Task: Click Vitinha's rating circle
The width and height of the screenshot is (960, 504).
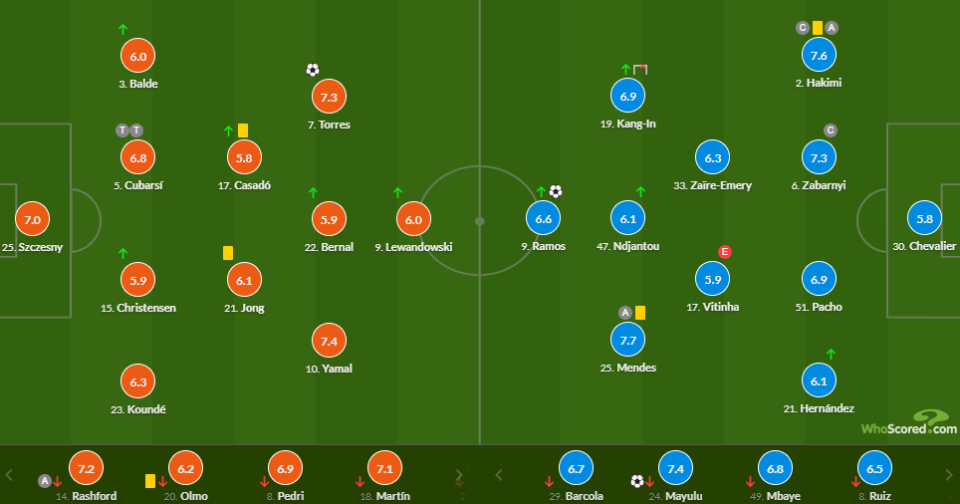Action: click(x=712, y=280)
